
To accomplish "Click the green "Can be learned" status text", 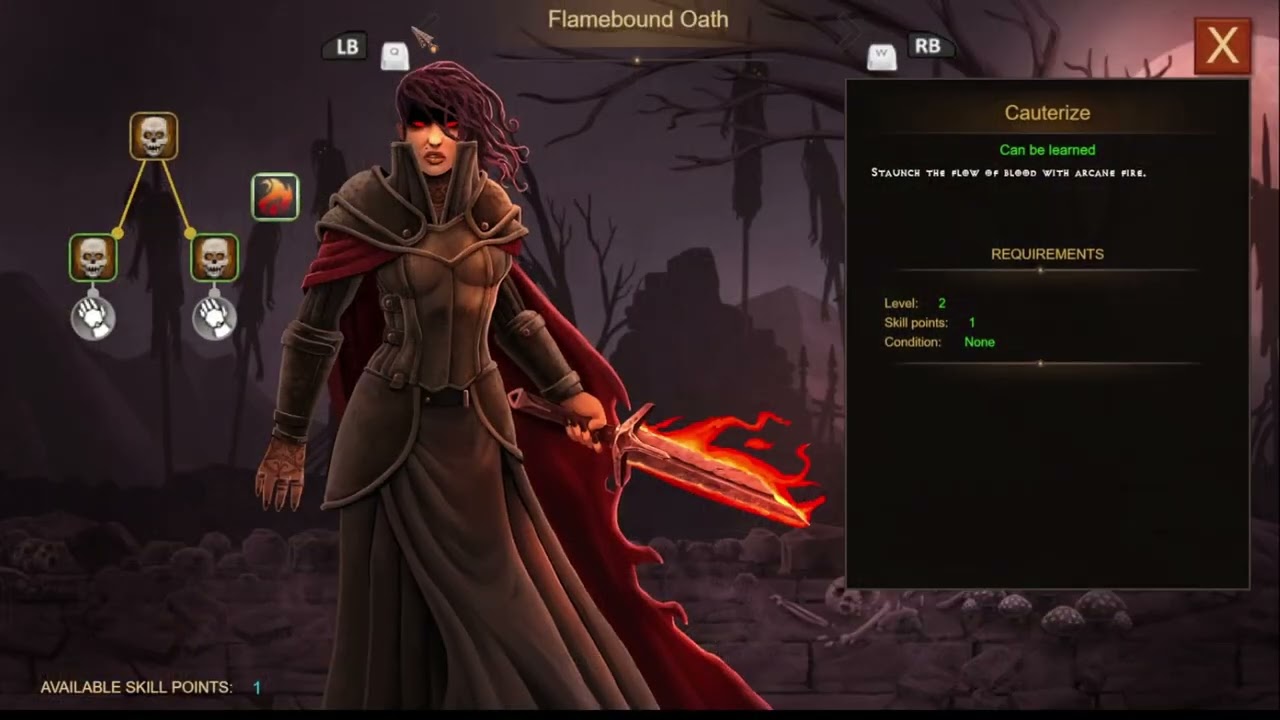I will (x=1046, y=149).
